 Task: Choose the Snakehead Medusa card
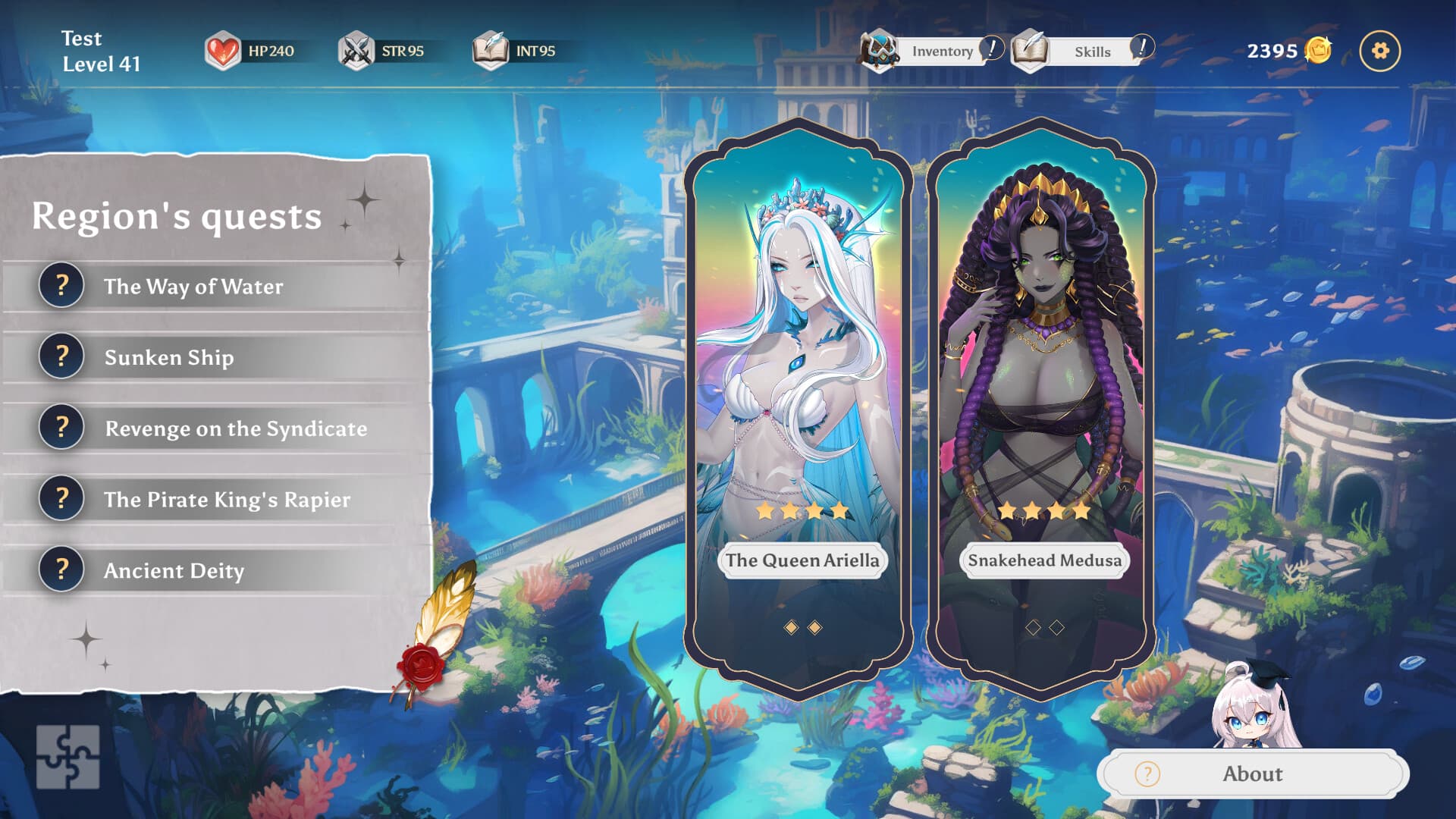pos(1043,409)
